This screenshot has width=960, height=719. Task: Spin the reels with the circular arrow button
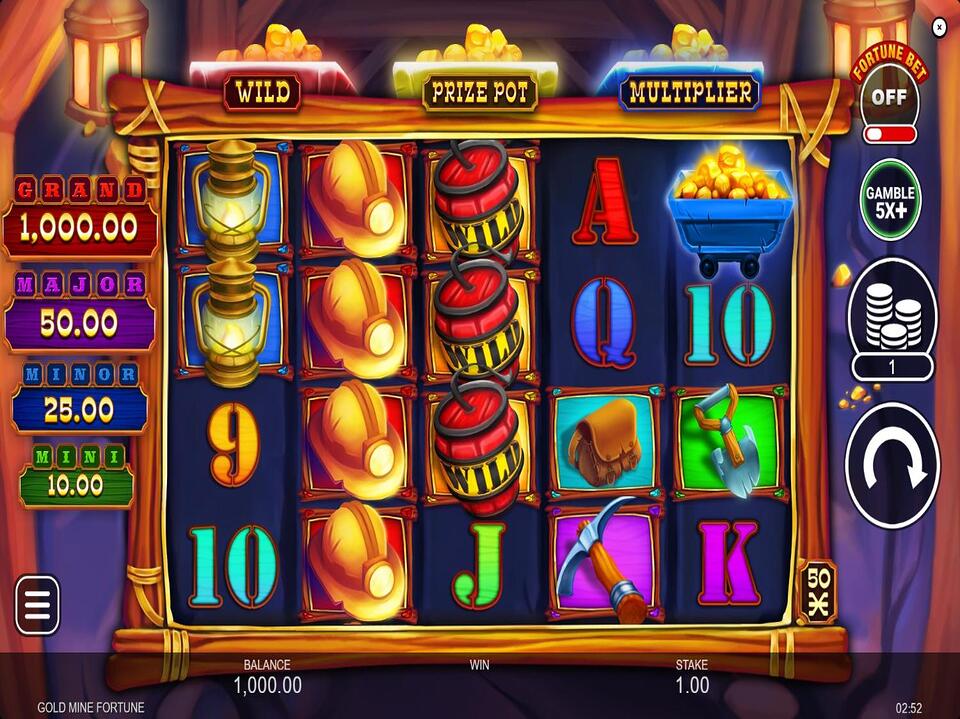pos(892,464)
